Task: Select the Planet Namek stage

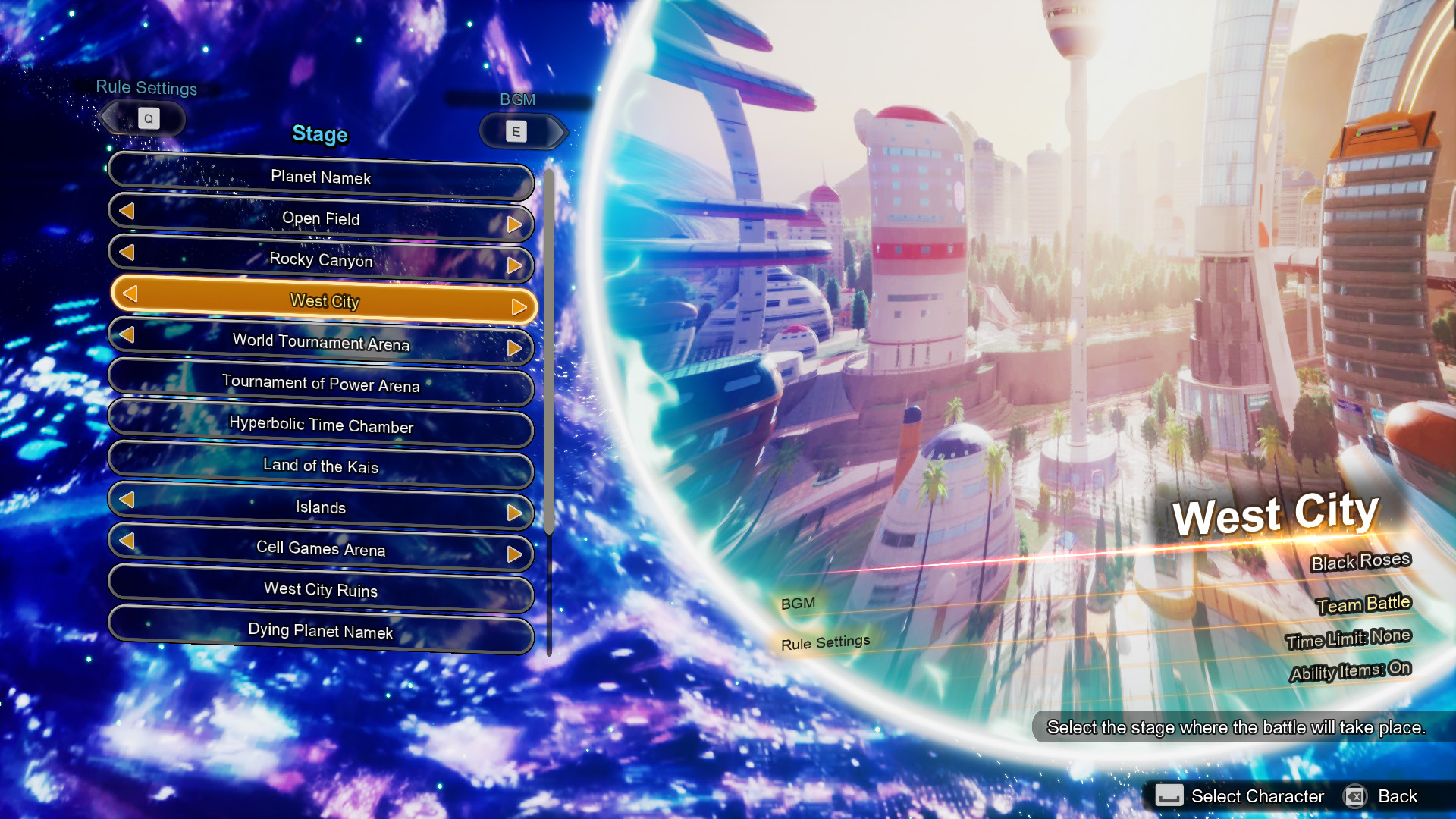Action: coord(321,177)
